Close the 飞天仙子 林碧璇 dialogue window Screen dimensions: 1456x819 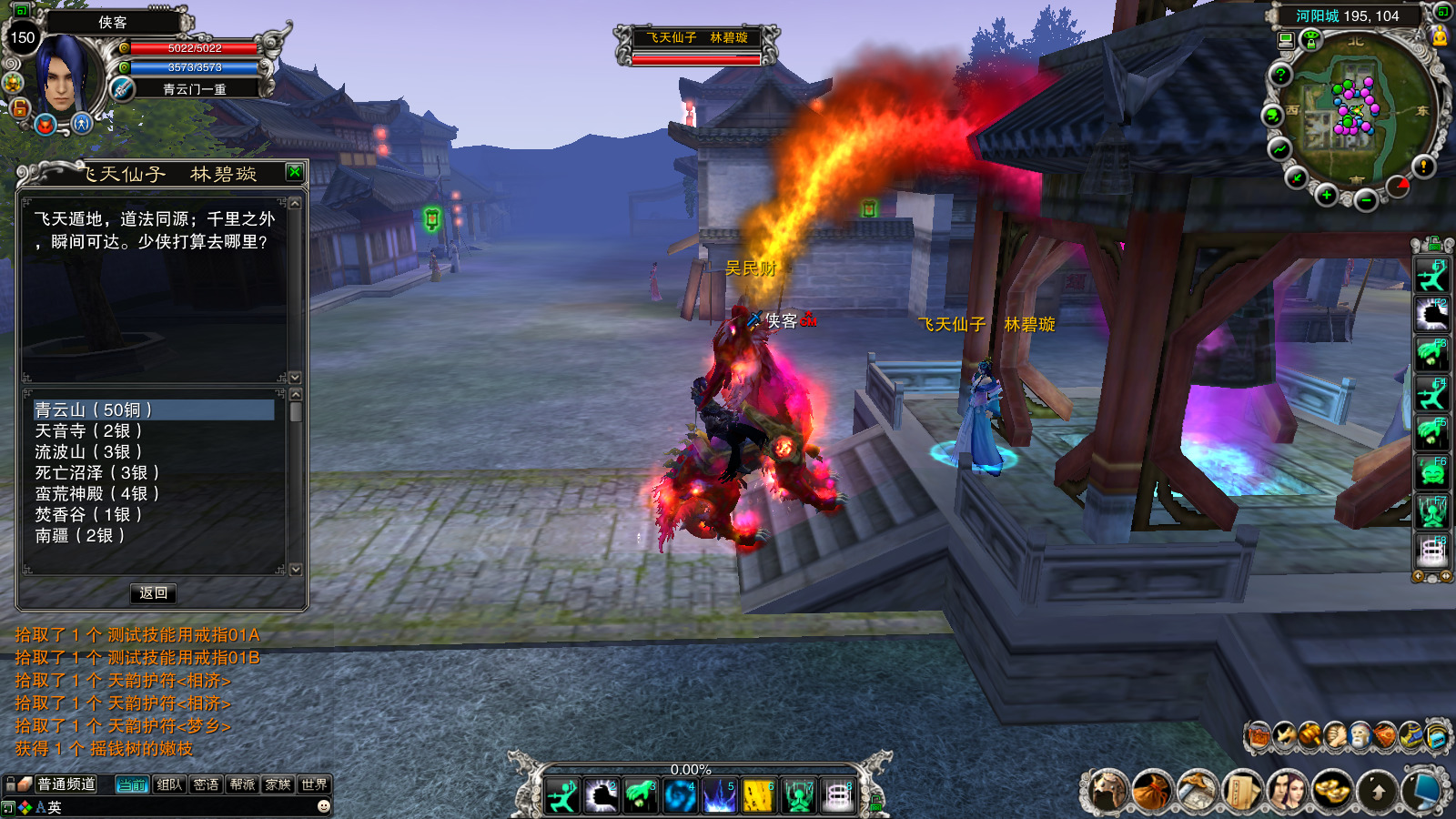[x=294, y=172]
